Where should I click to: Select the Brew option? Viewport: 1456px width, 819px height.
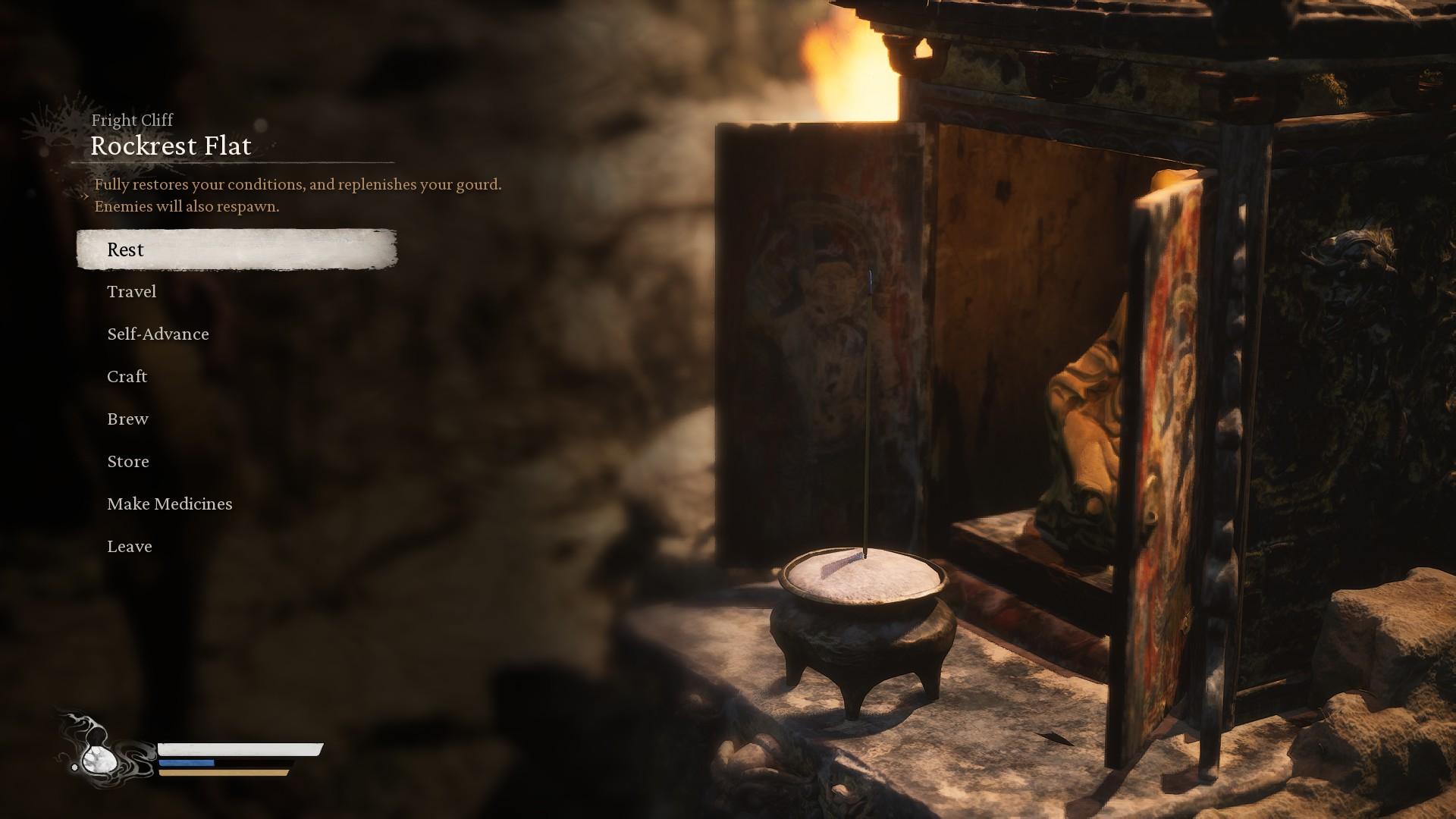[127, 419]
